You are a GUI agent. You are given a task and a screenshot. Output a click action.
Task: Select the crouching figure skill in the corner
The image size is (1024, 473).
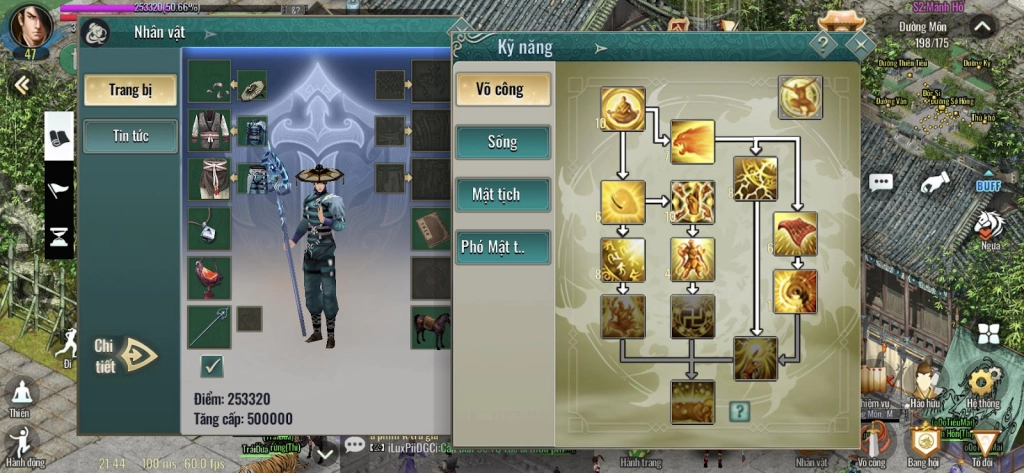click(x=800, y=97)
